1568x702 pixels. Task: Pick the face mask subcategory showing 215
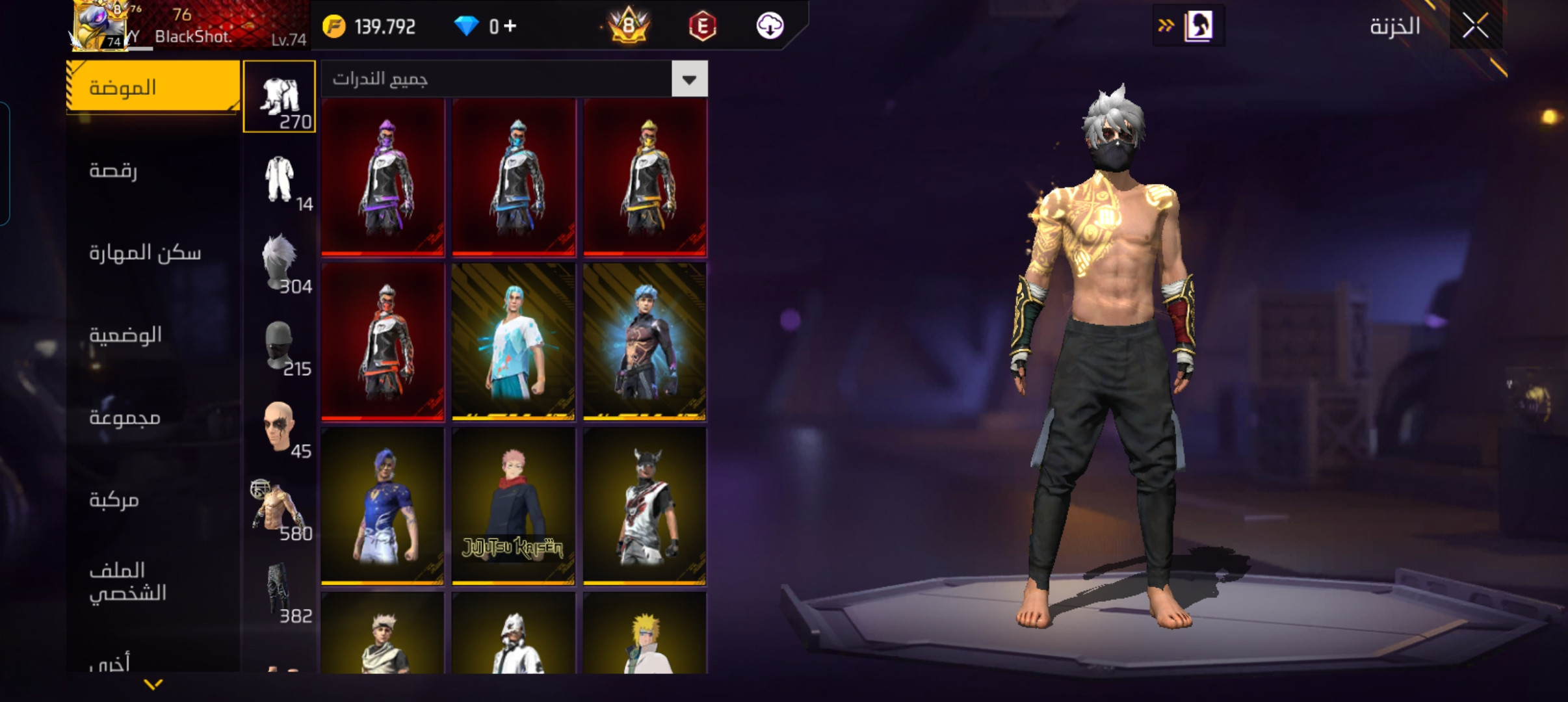[280, 344]
